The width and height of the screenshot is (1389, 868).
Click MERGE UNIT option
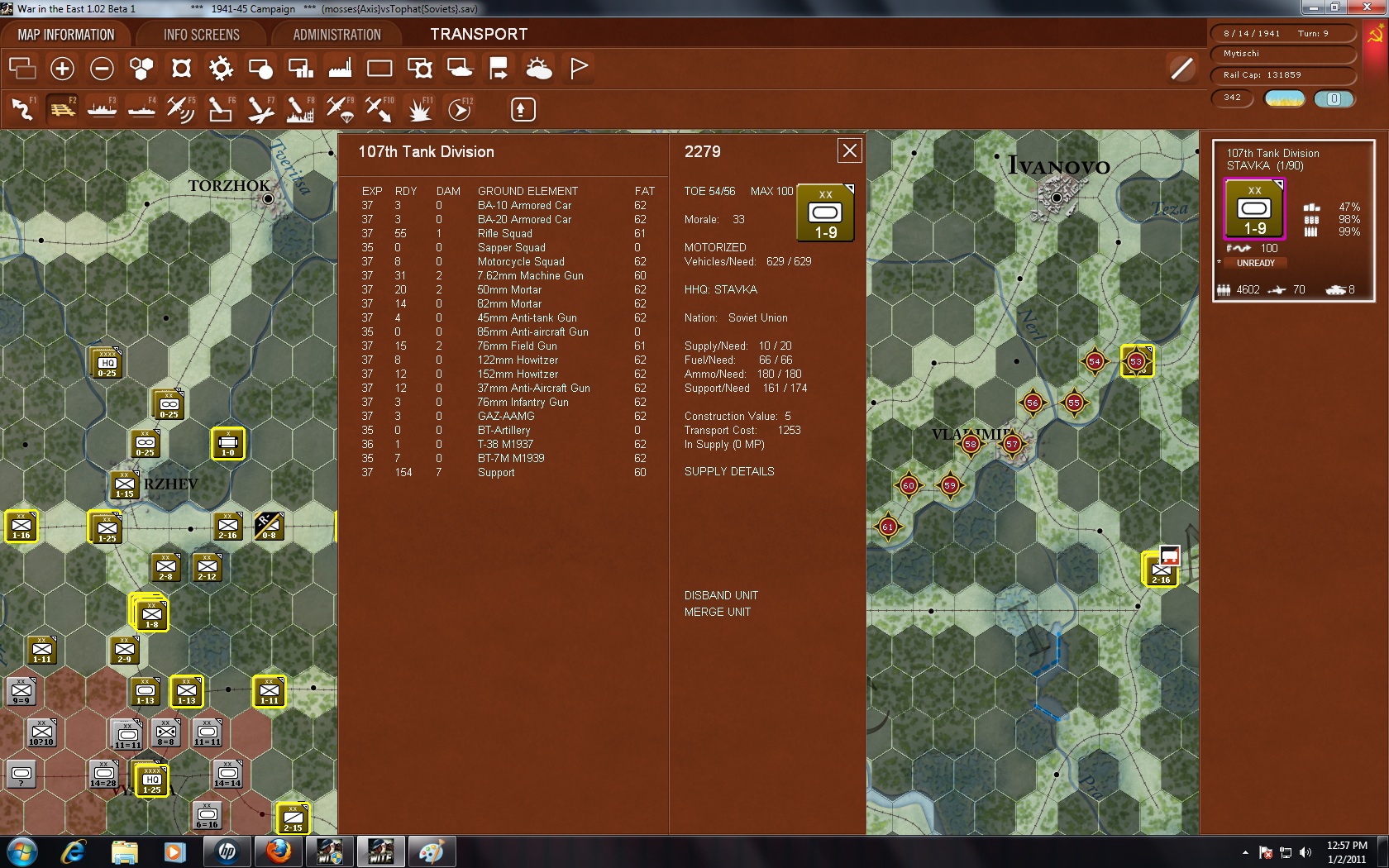[x=718, y=612]
